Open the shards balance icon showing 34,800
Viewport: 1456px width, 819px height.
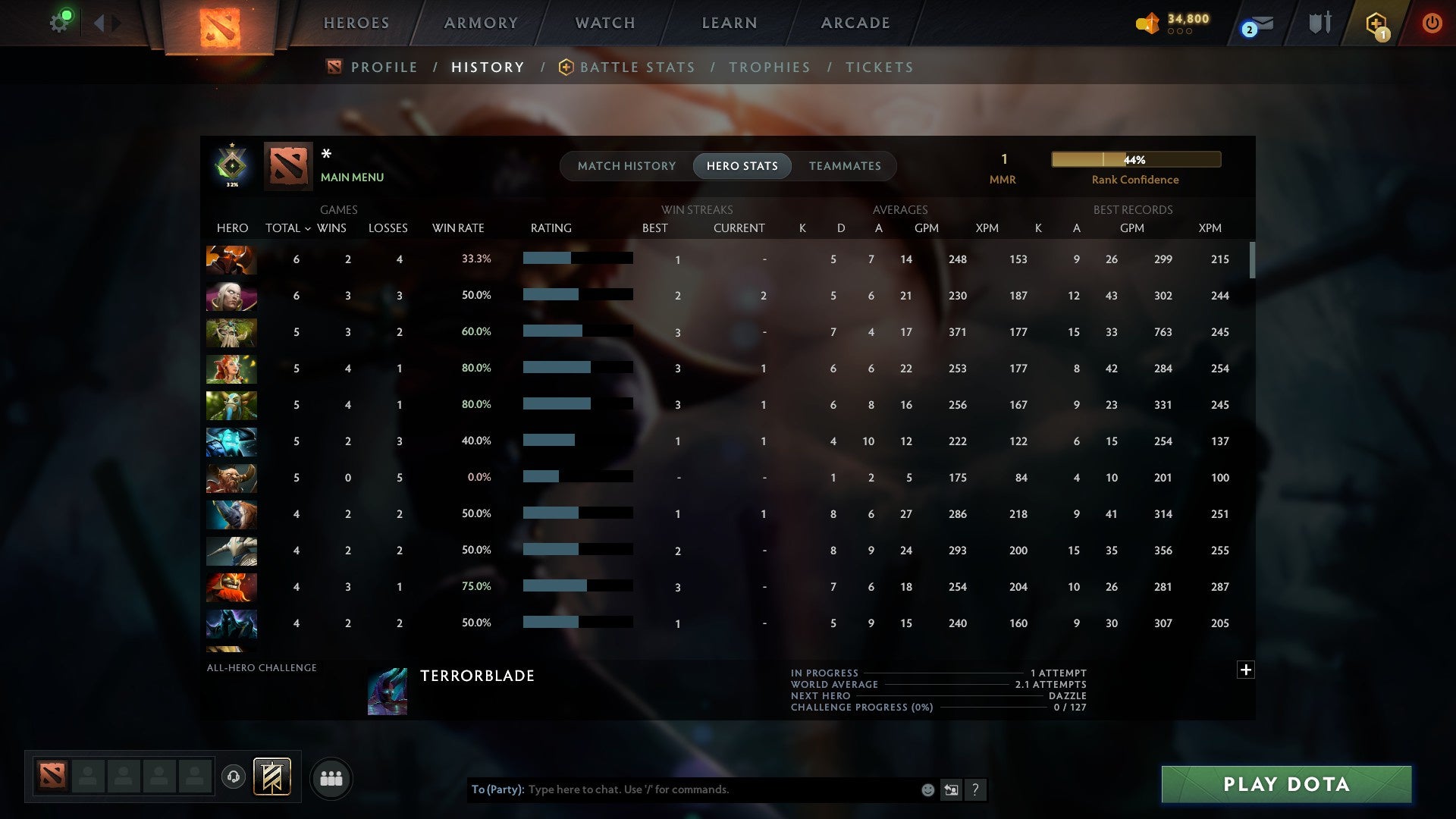pos(1147,24)
